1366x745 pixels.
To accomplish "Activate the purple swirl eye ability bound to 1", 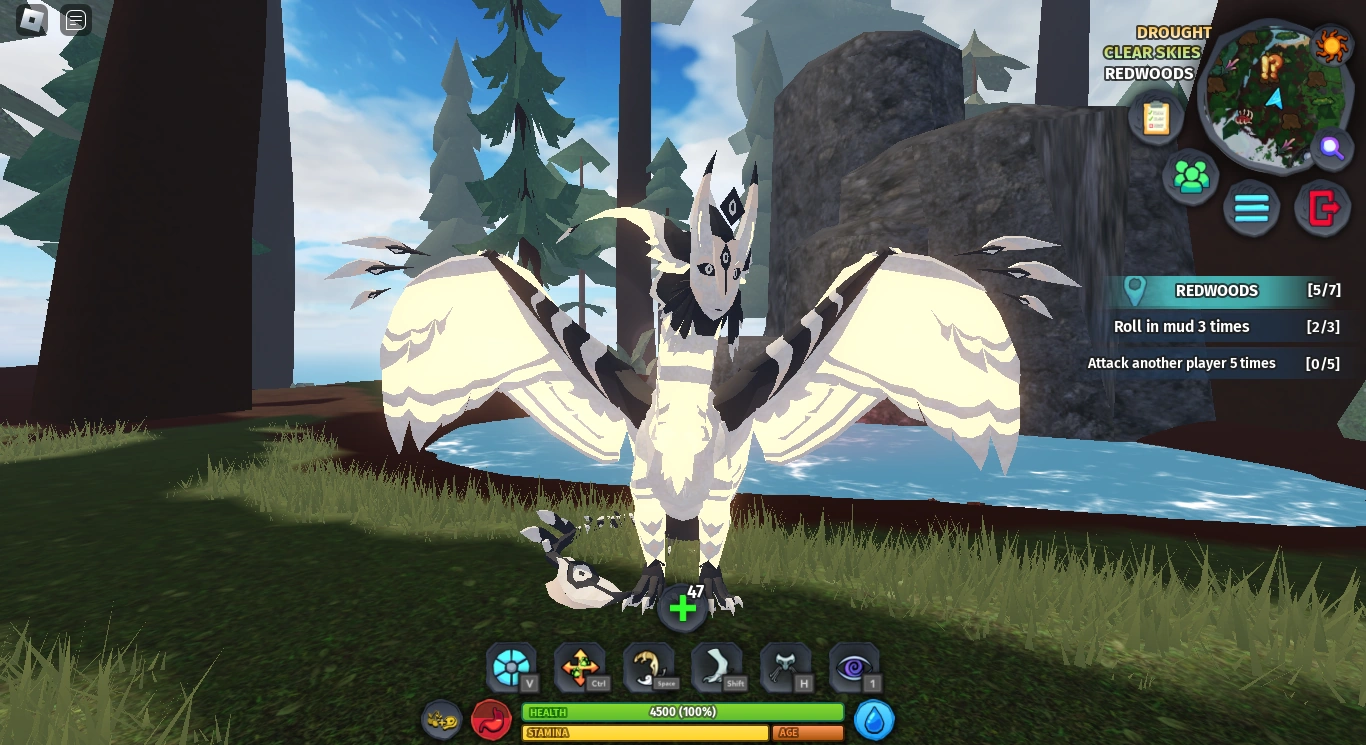I will (x=855, y=666).
